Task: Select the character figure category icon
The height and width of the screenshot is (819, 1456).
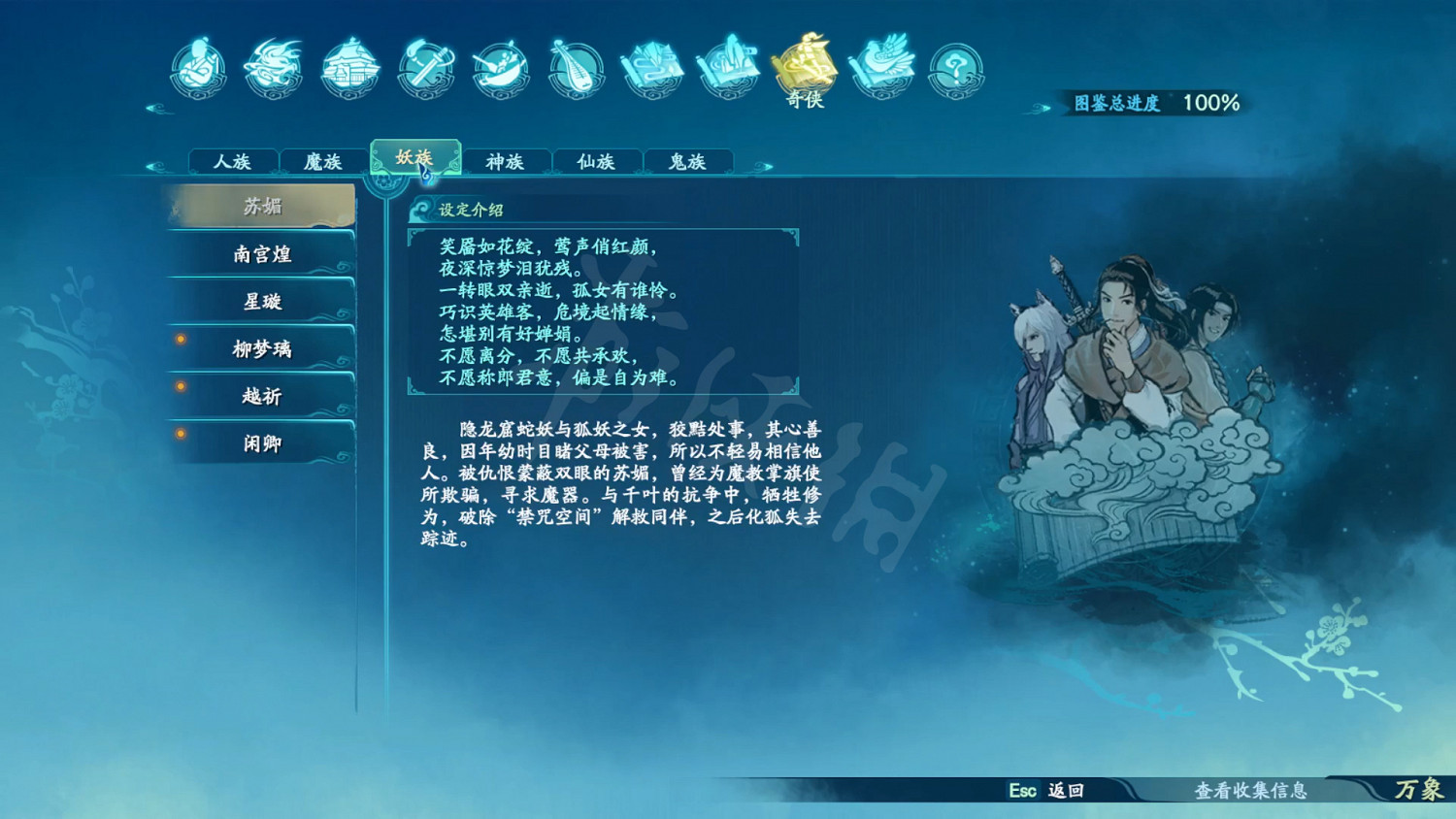Action: [x=199, y=68]
